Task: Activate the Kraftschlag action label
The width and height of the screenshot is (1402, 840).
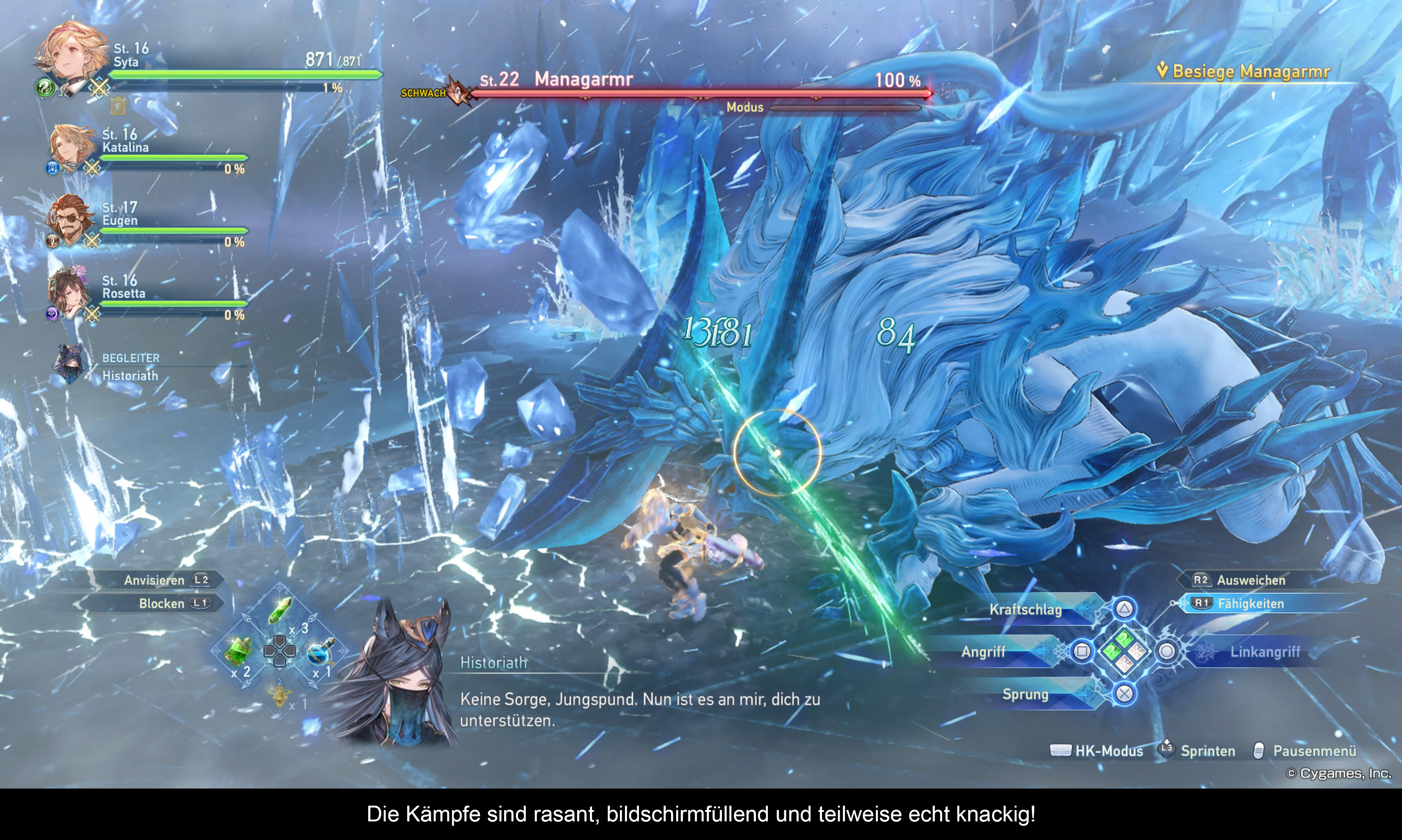Action: pos(1025,610)
